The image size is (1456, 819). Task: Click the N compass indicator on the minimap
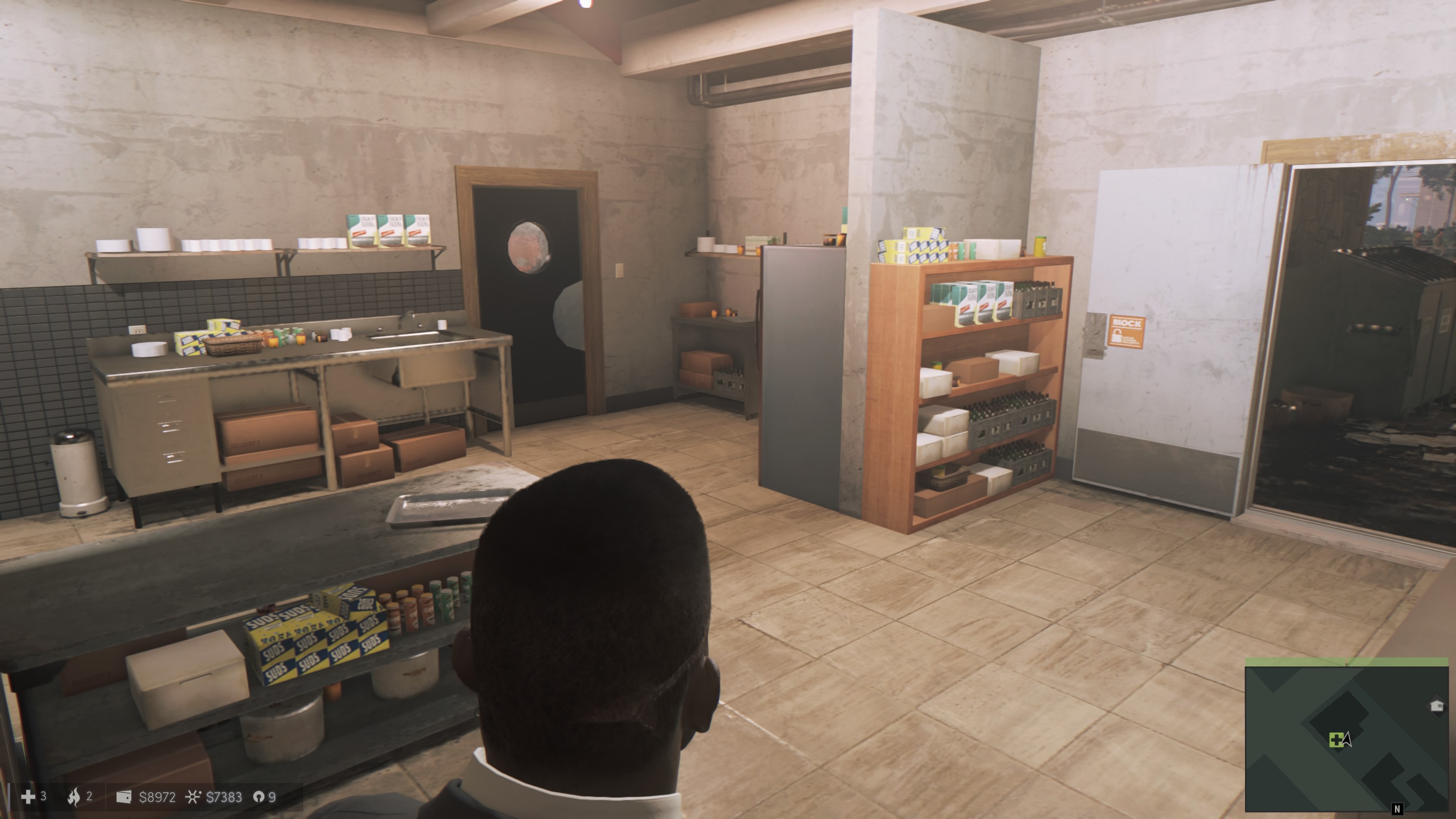1397,810
